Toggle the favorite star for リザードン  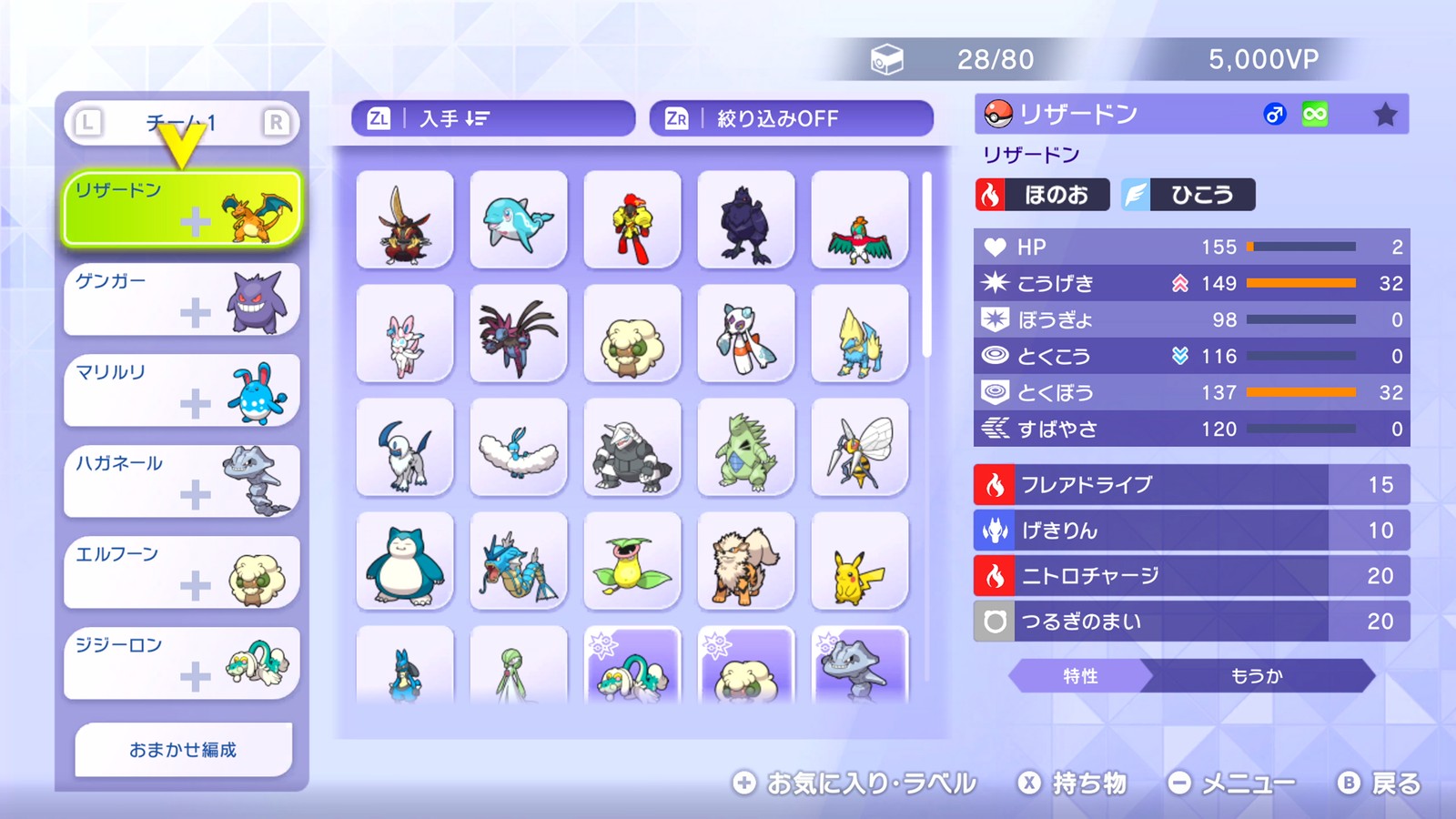tap(1385, 113)
